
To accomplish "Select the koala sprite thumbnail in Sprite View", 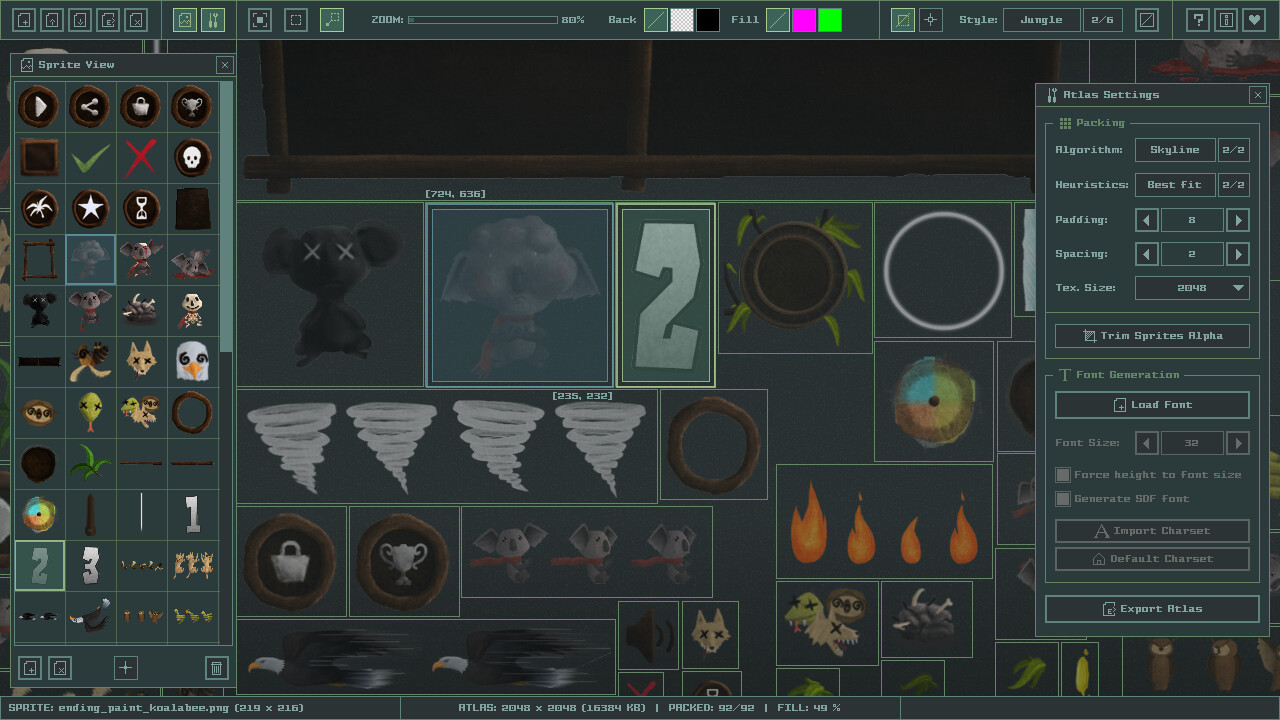I will click(90, 259).
